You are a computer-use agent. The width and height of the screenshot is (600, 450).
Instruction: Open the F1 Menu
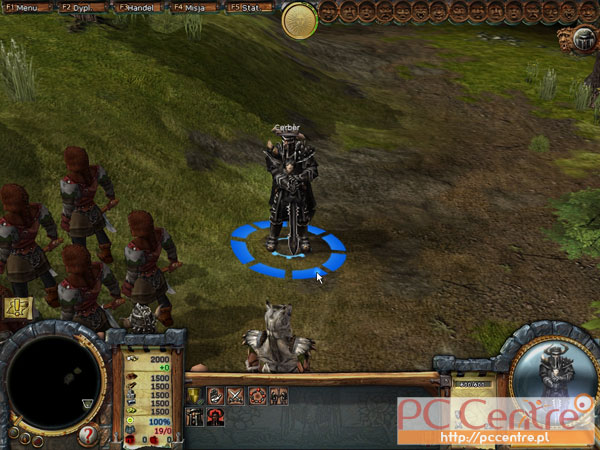(27, 6)
